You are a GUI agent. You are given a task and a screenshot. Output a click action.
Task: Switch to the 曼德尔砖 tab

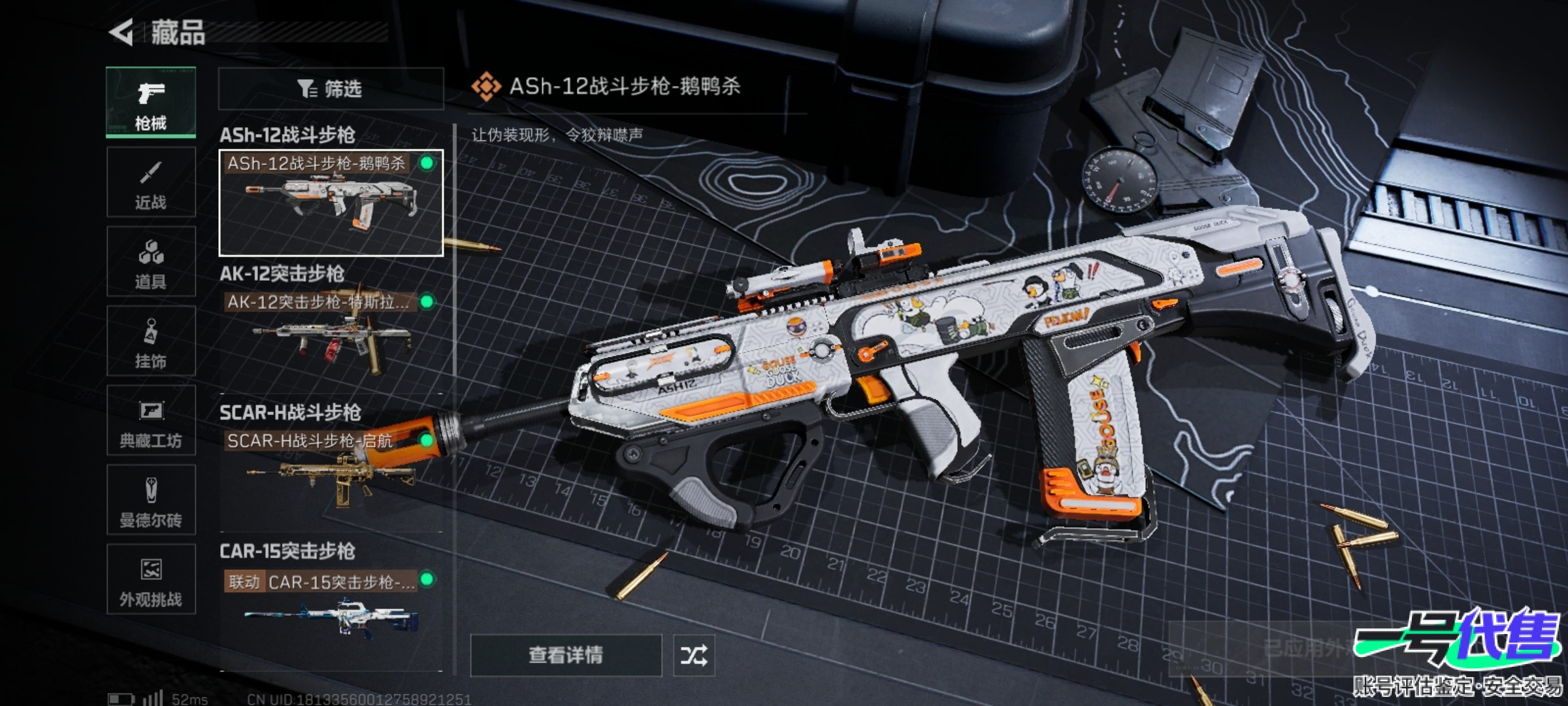click(151, 501)
